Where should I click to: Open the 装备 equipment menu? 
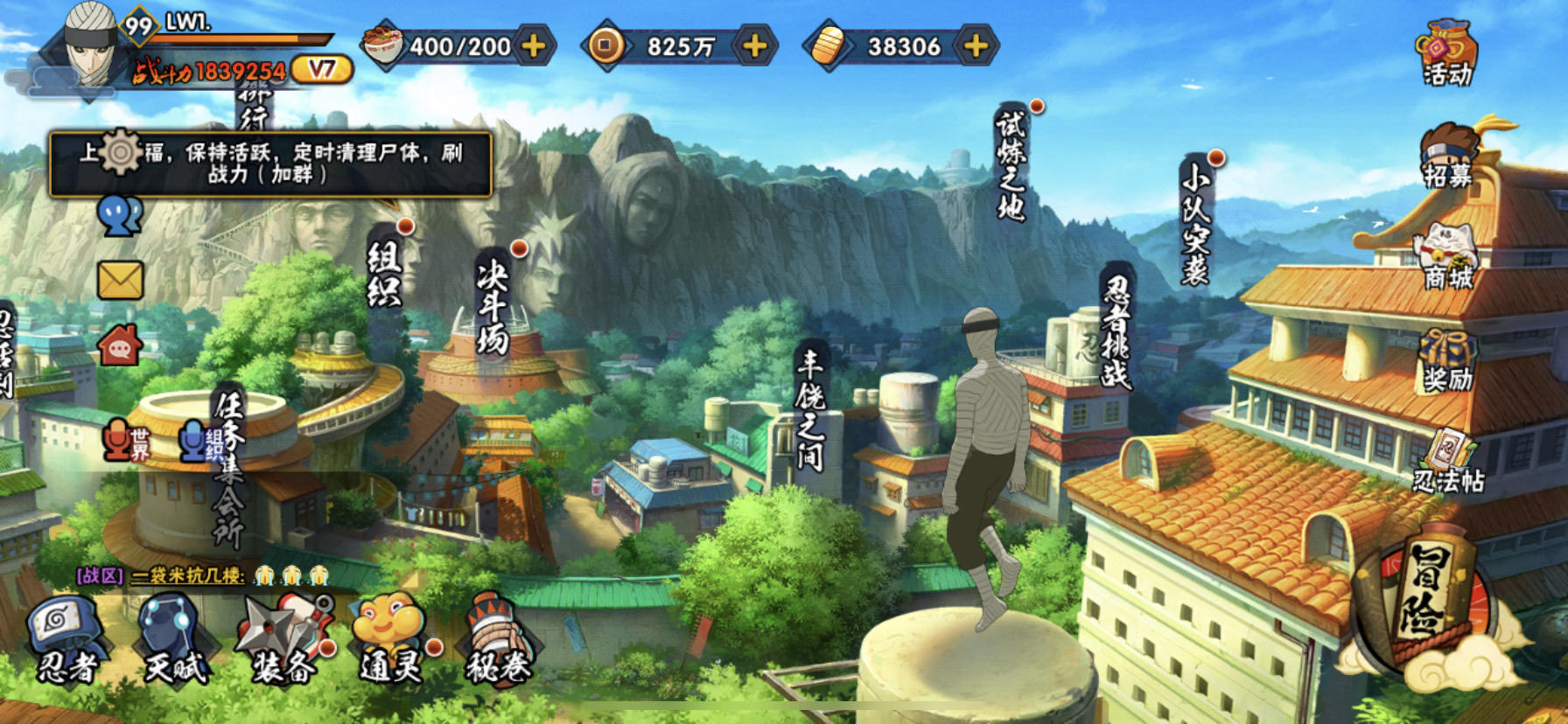[x=283, y=640]
